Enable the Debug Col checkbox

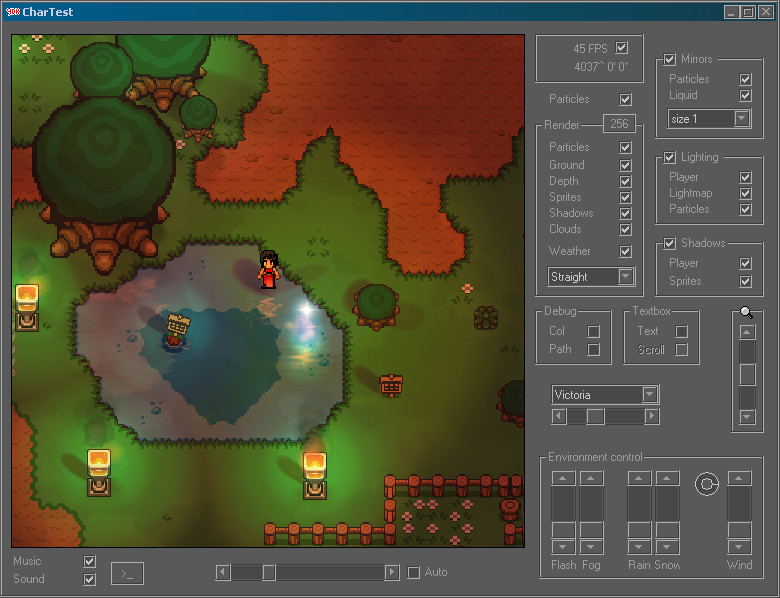tap(593, 331)
